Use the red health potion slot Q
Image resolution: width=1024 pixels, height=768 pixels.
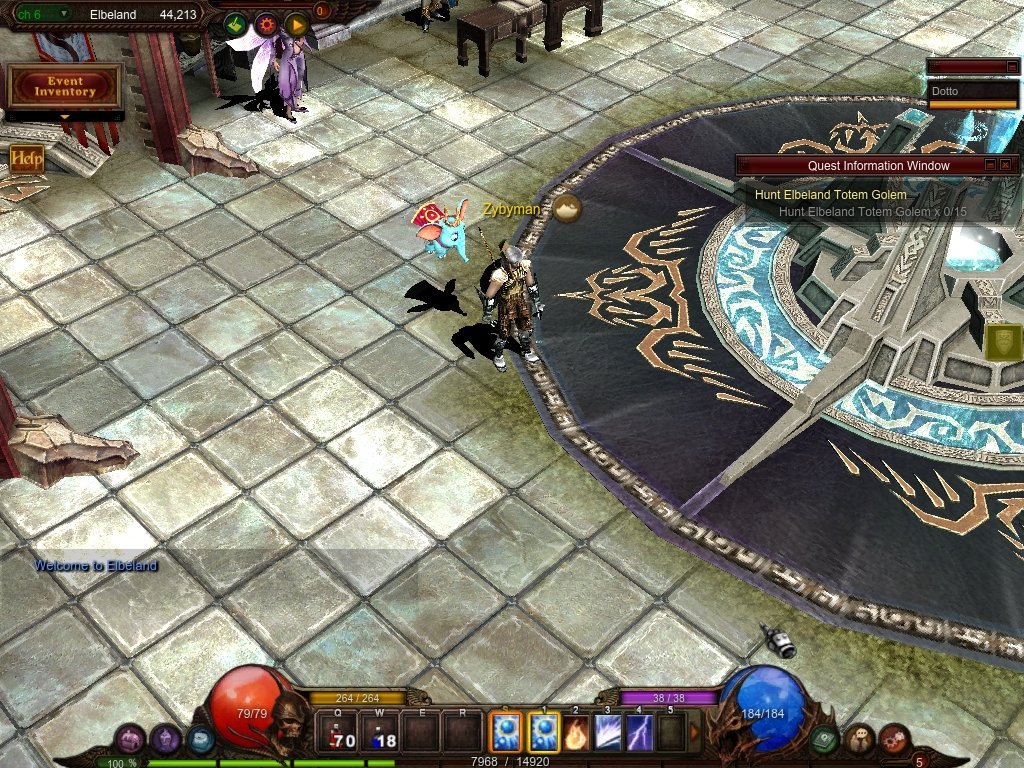(x=336, y=733)
